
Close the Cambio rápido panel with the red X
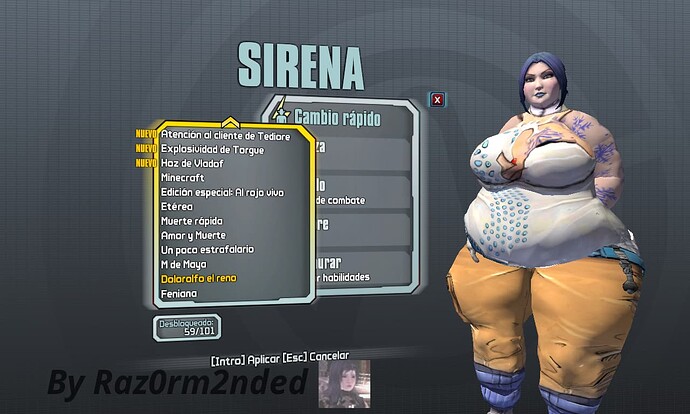pyautogui.click(x=437, y=99)
